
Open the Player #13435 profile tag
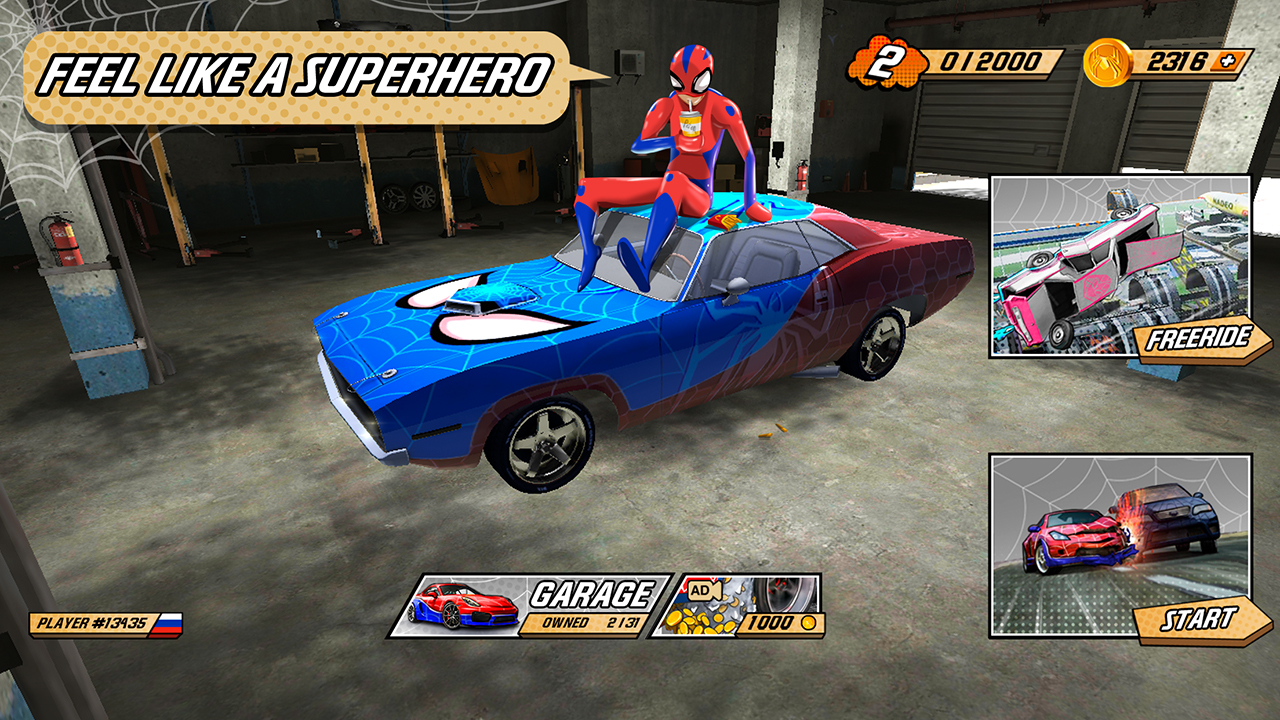coord(100,622)
